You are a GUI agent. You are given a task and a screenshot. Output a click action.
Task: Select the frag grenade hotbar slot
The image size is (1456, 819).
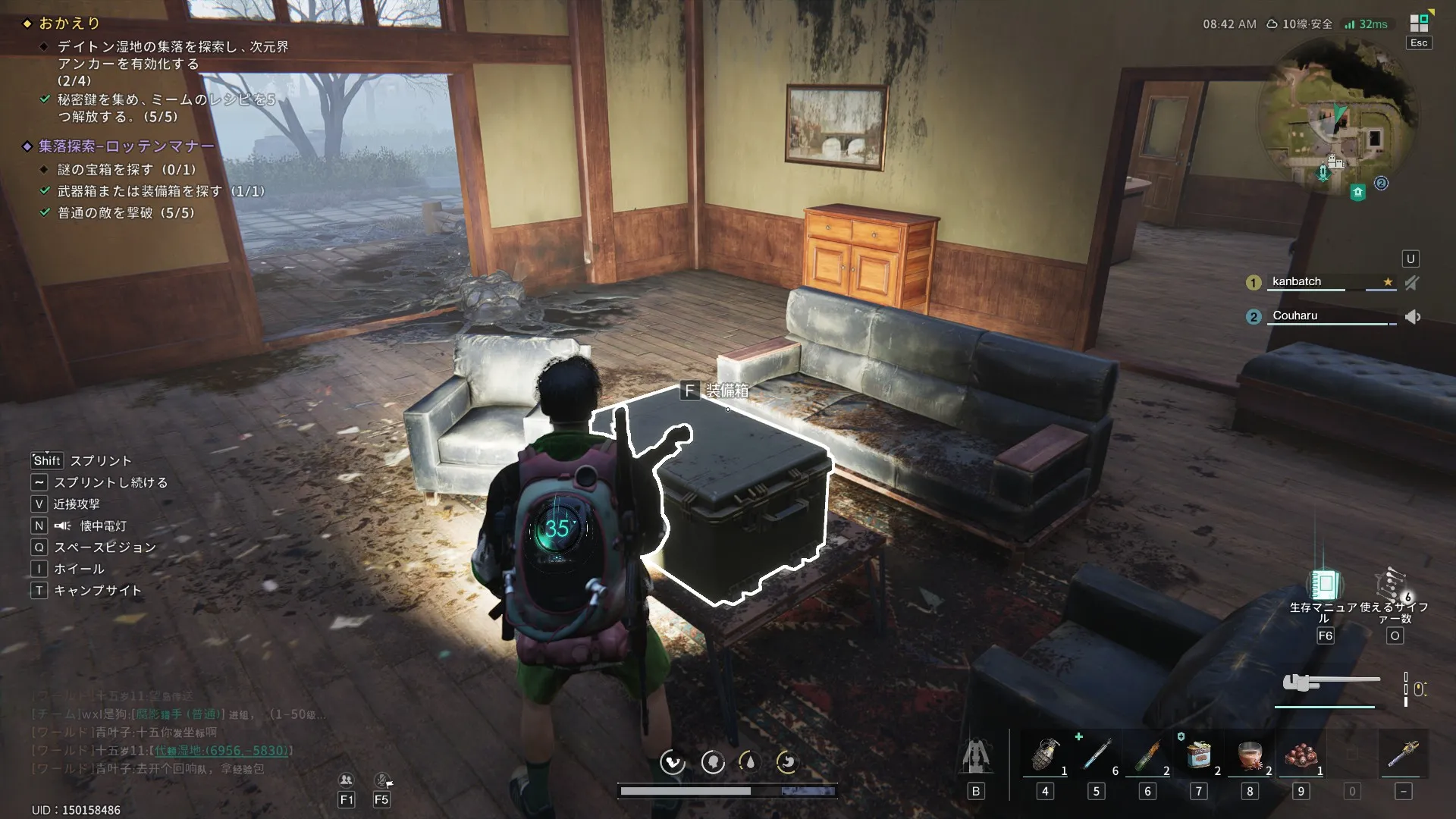click(x=1045, y=756)
